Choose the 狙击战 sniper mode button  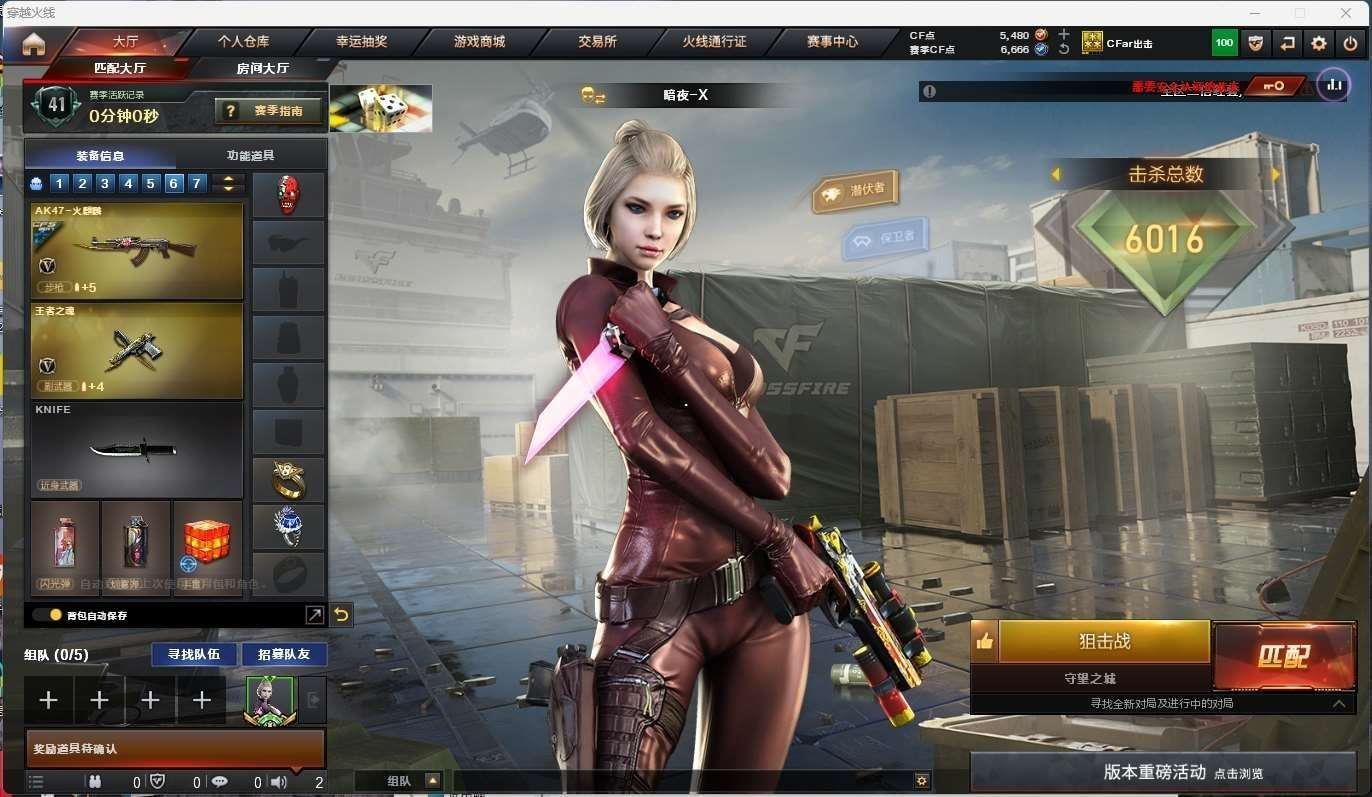click(x=1104, y=641)
